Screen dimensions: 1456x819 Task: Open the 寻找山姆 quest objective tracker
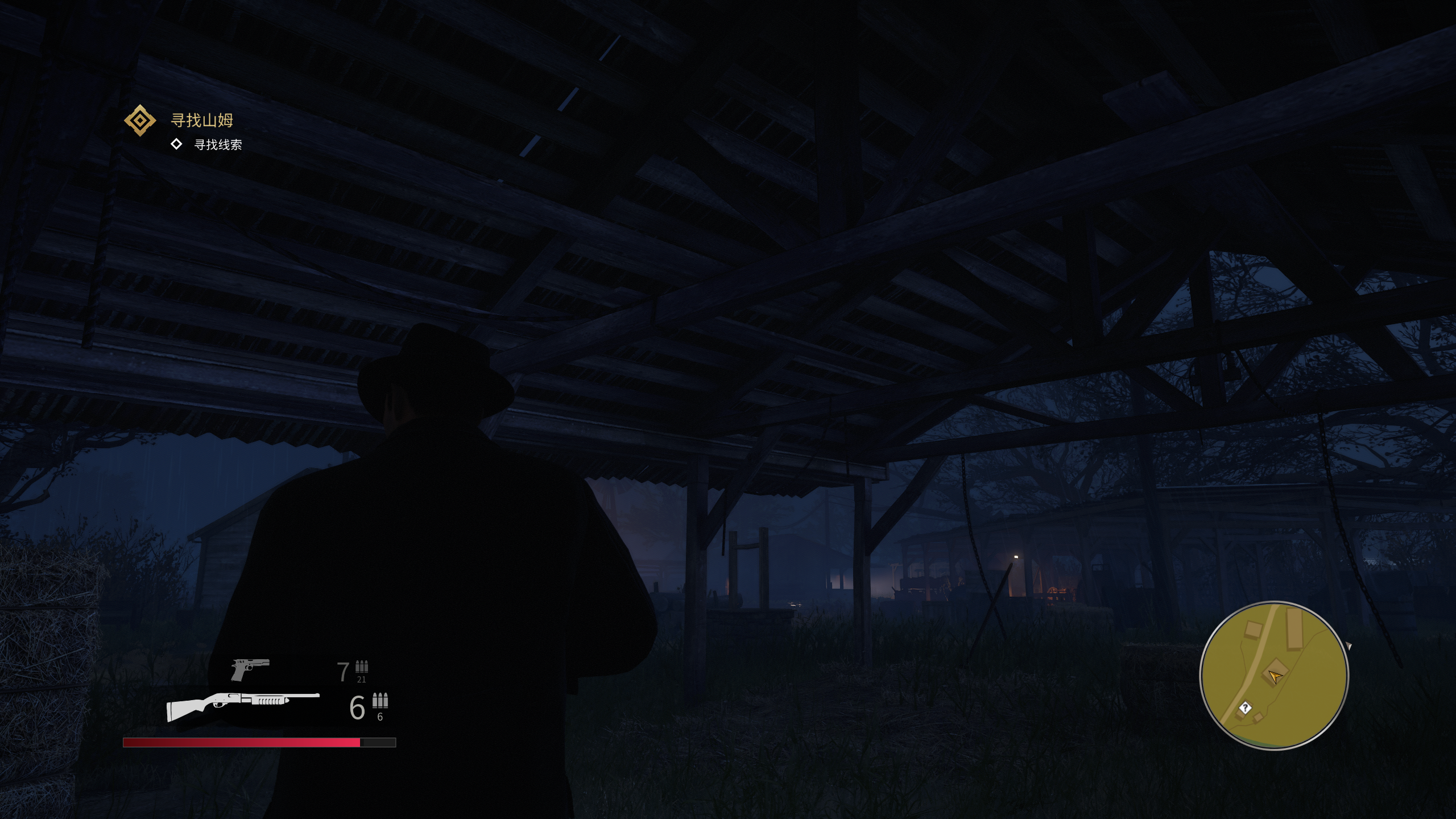tap(202, 121)
